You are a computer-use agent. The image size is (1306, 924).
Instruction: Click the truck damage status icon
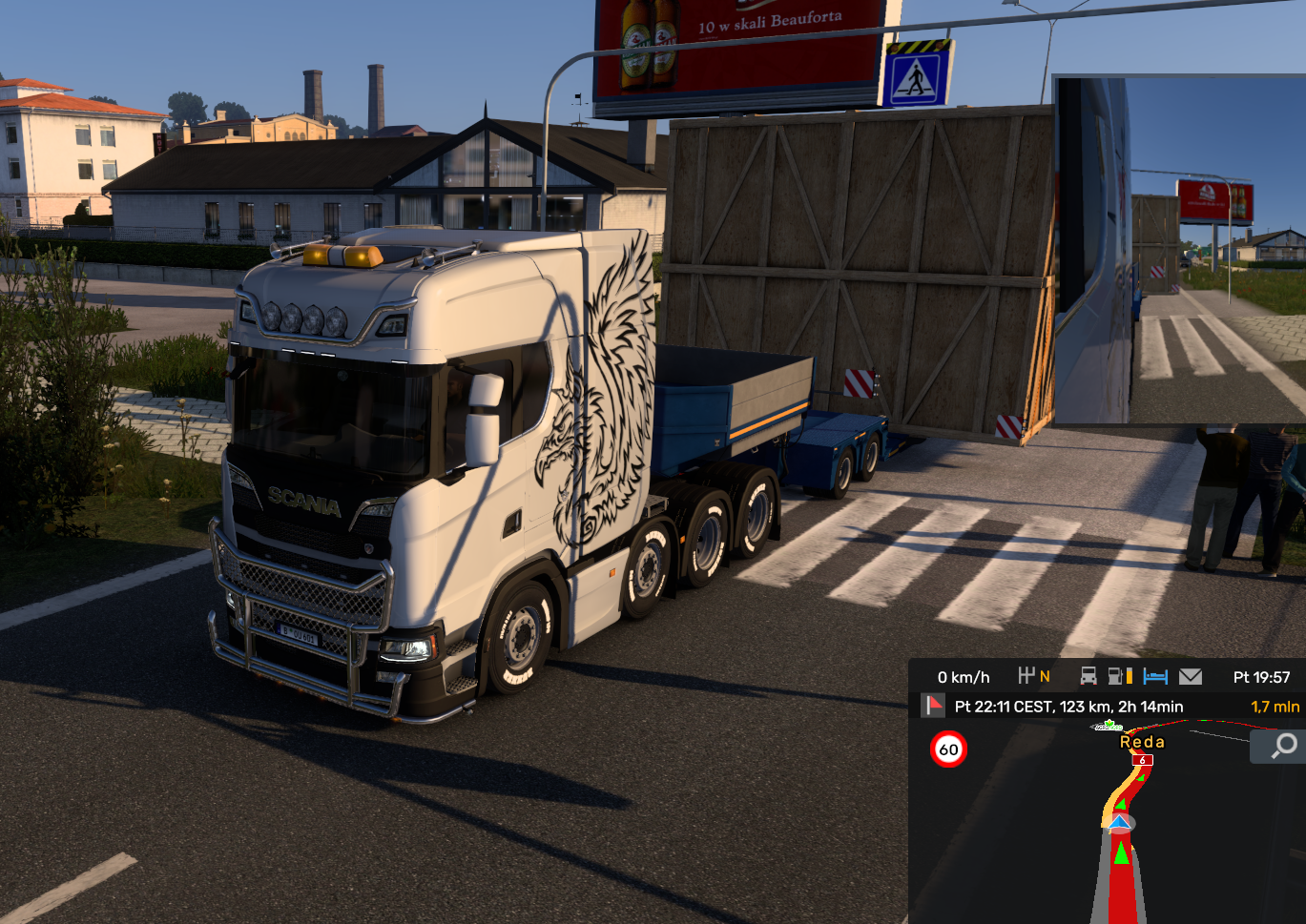tap(1088, 676)
